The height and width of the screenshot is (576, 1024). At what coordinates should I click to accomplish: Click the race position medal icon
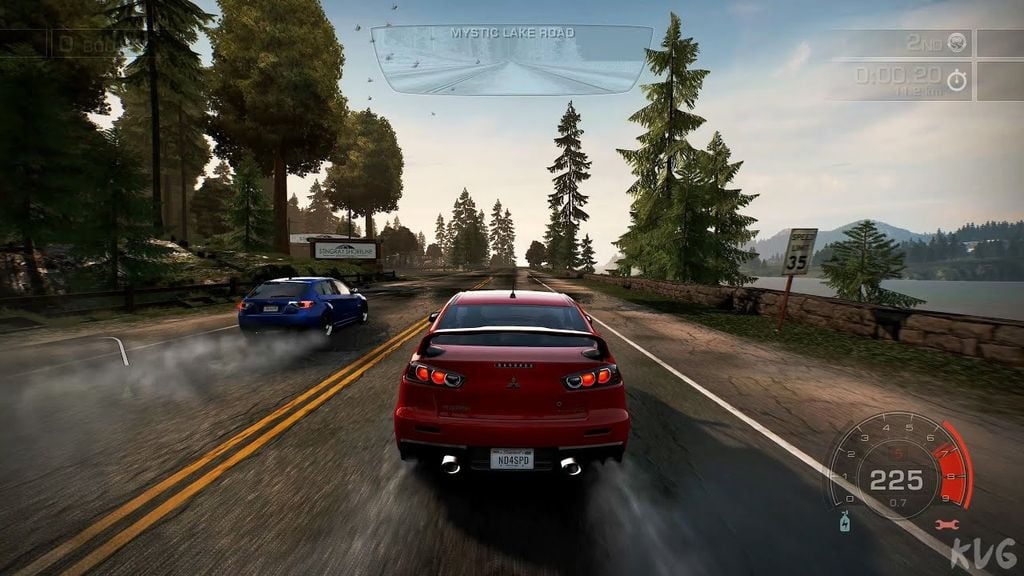tap(957, 42)
